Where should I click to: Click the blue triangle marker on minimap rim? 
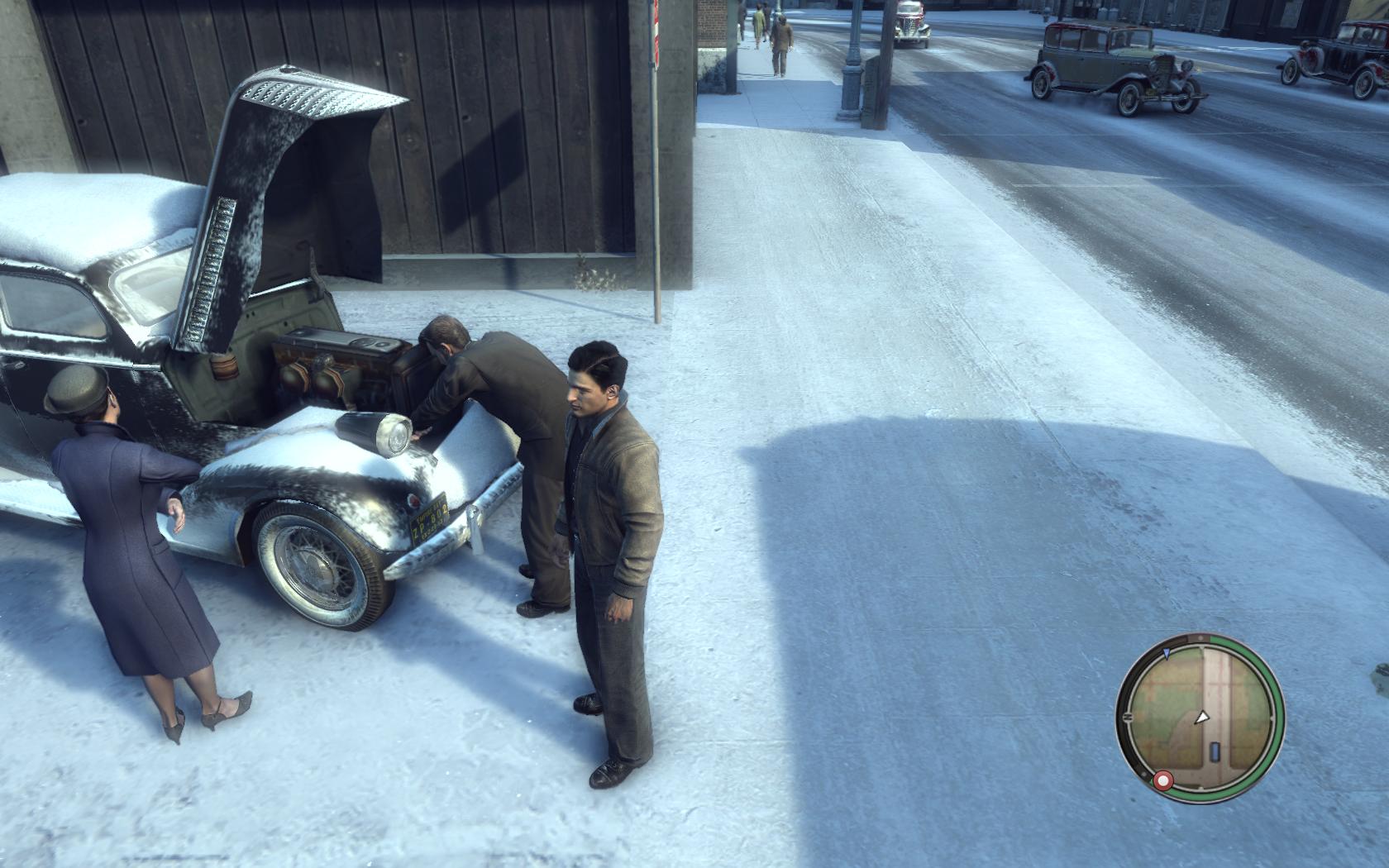[x=1166, y=653]
